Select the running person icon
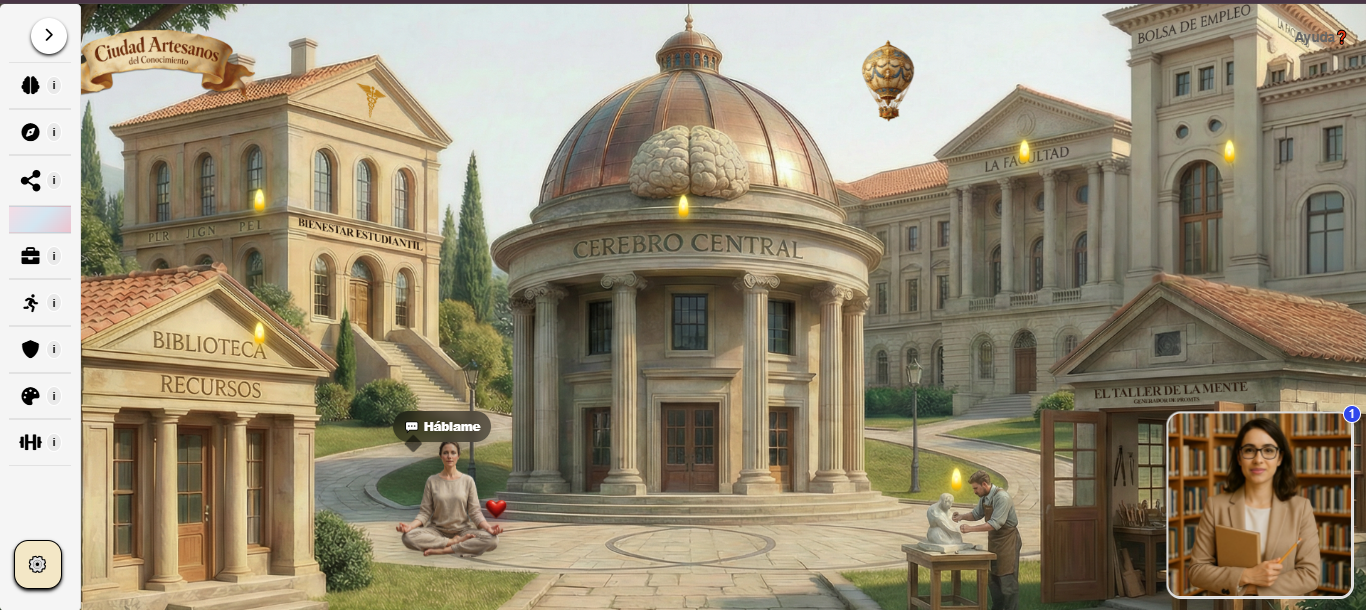Screen dimensions: 1366x610 pyautogui.click(x=30, y=303)
